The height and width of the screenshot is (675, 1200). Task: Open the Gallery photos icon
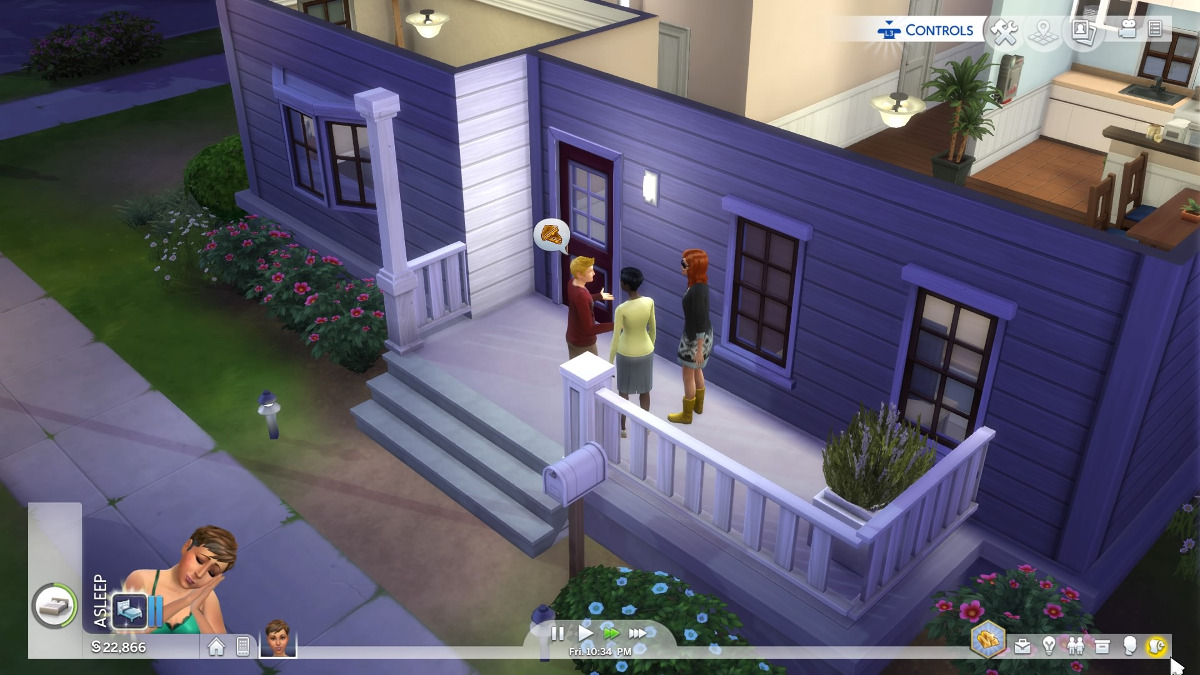click(1082, 31)
